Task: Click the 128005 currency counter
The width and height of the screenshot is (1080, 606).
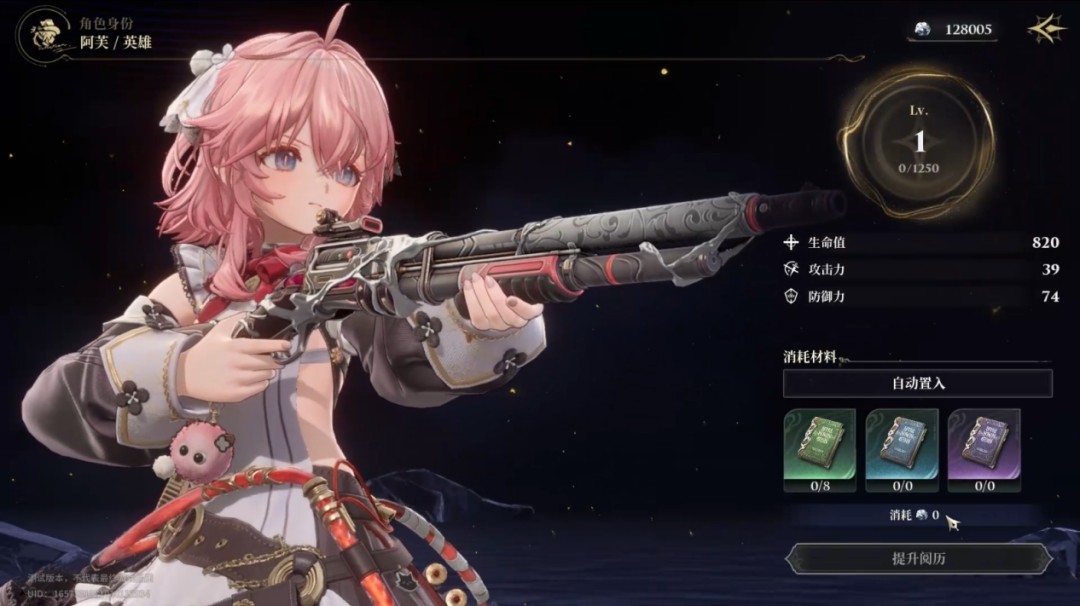Action: [x=955, y=30]
